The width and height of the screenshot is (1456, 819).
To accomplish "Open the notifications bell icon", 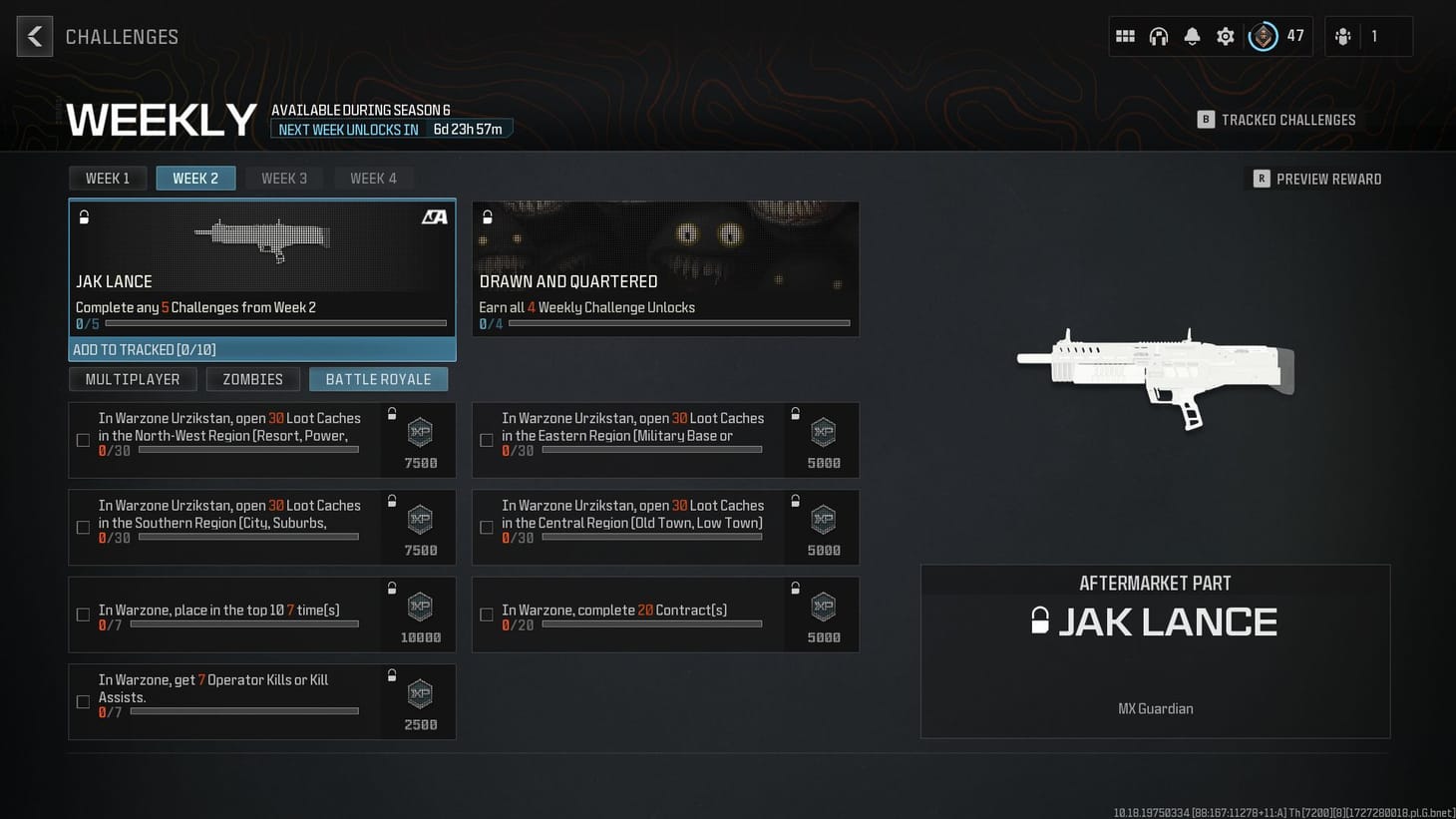I will [1192, 35].
